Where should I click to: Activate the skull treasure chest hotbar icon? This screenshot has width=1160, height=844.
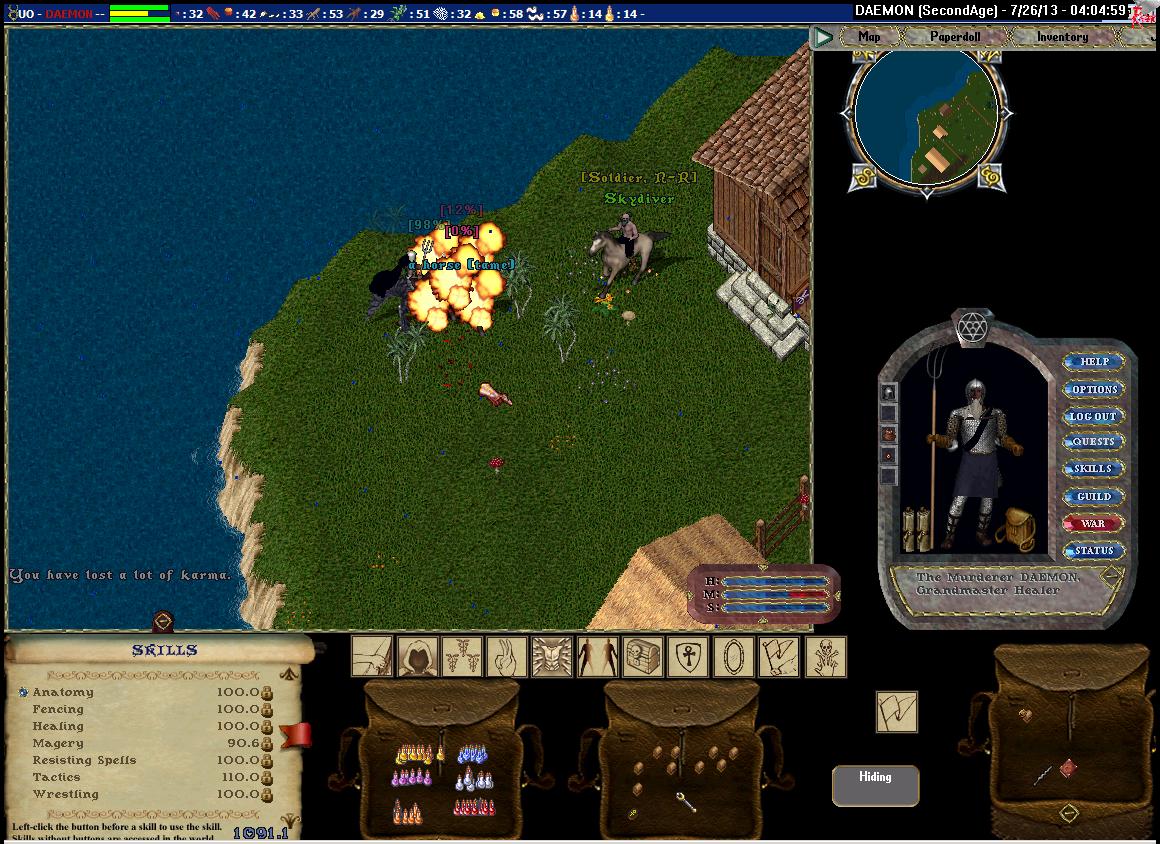(643, 657)
